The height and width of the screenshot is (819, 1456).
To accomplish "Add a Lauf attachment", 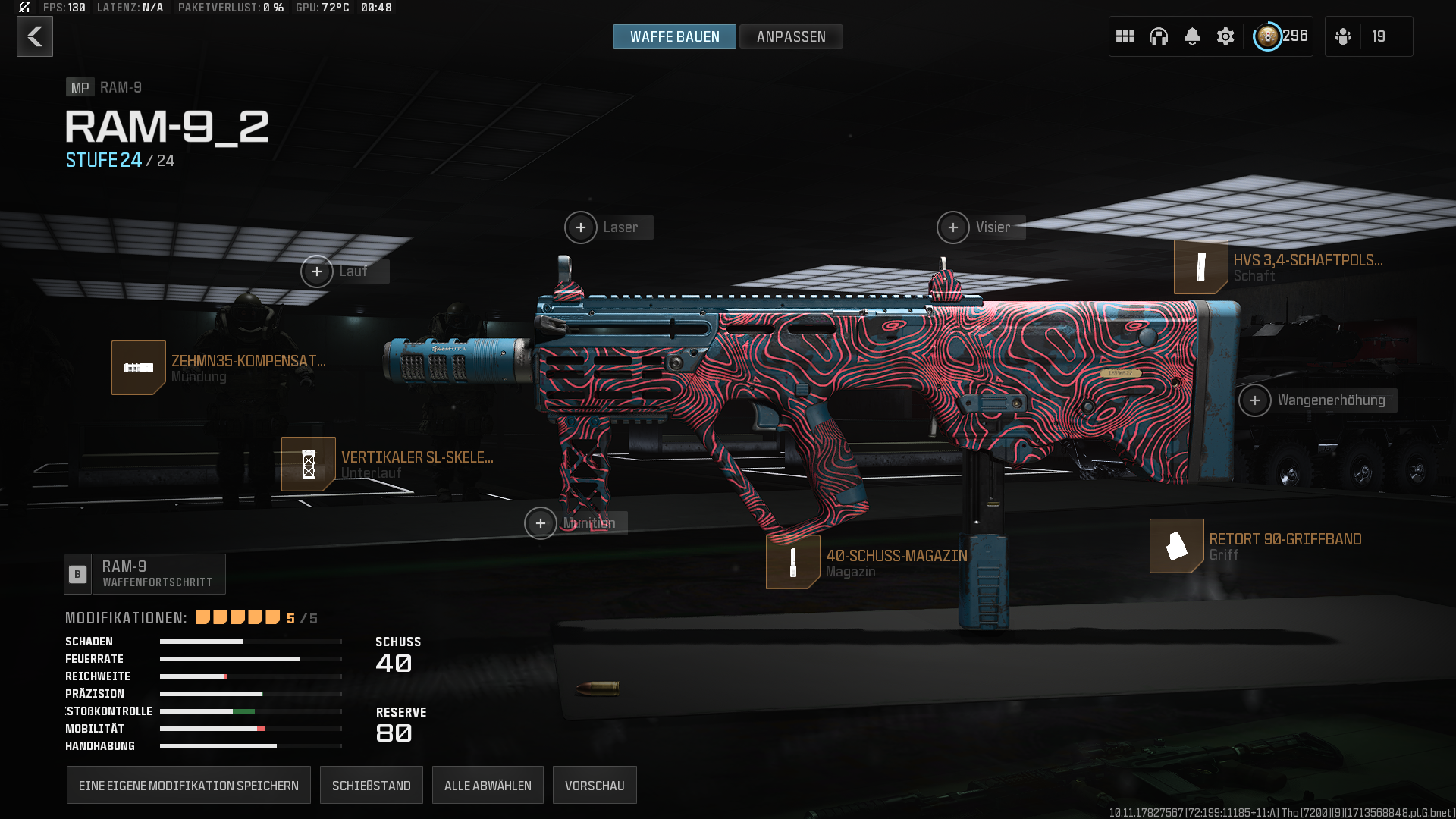I will coord(317,271).
